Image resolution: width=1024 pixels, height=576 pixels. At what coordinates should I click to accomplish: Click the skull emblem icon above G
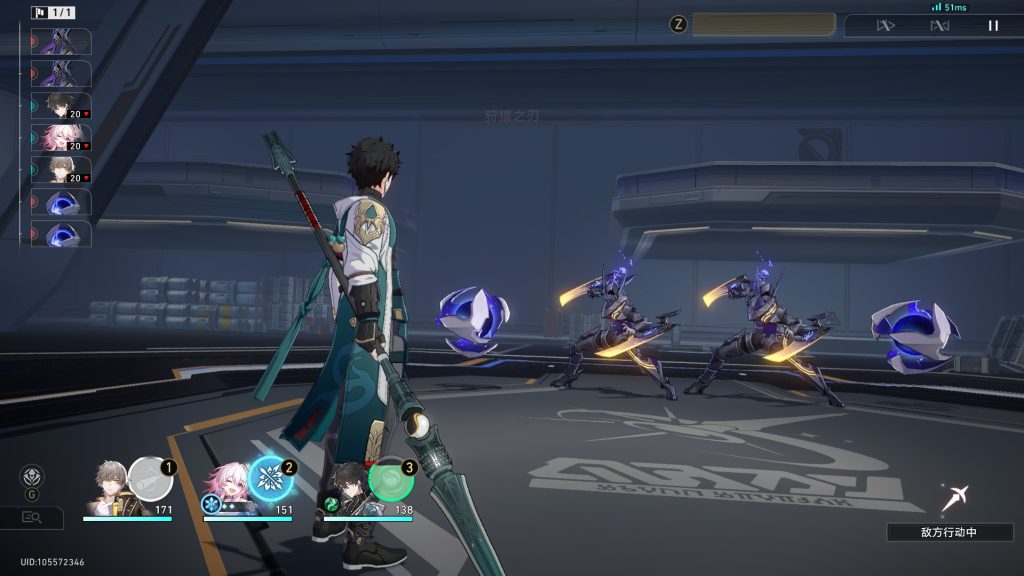pos(32,475)
